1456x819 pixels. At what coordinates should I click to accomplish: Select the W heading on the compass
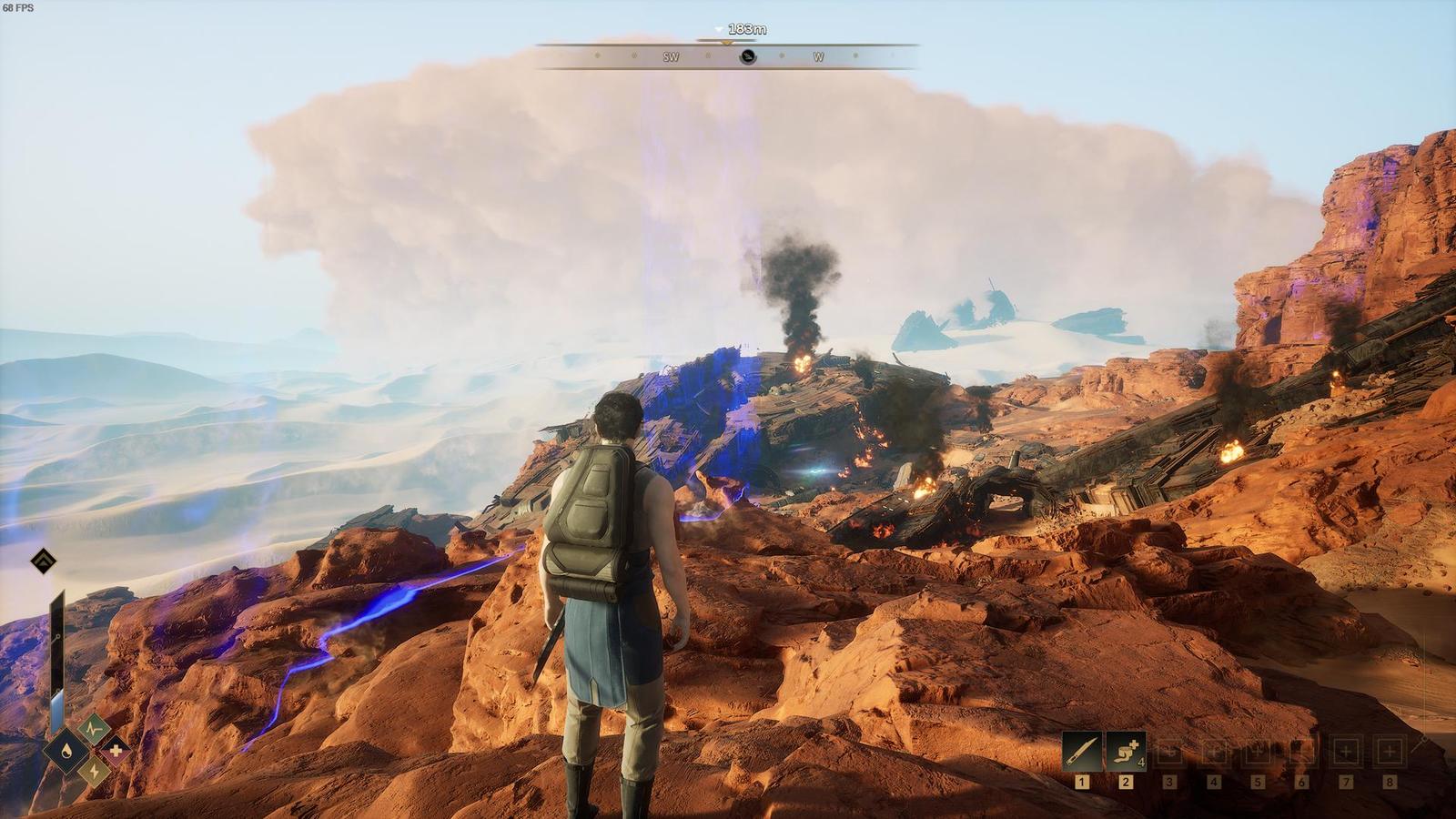pyautogui.click(x=818, y=56)
